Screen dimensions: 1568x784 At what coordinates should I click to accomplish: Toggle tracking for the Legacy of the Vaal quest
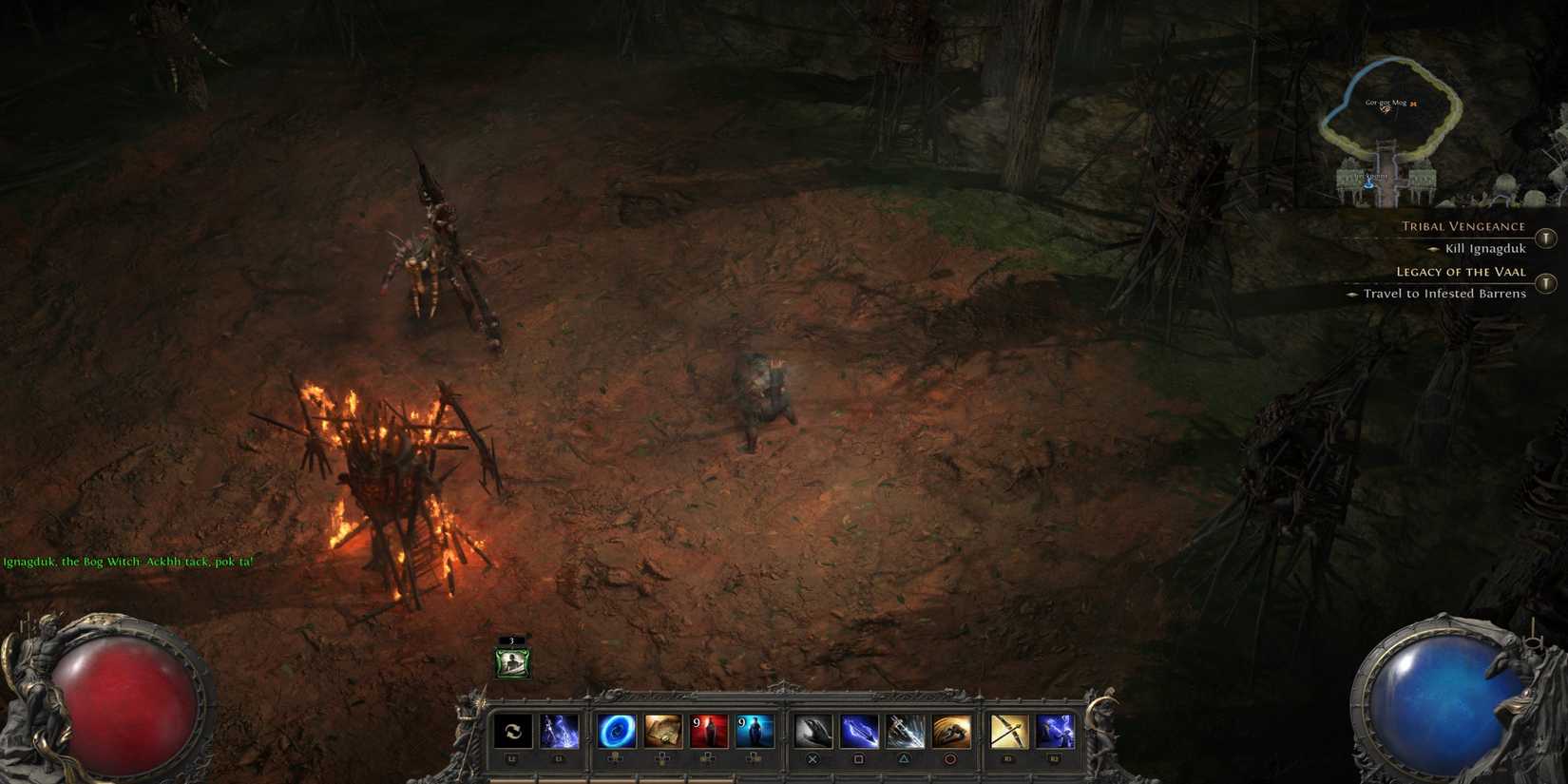click(x=1547, y=282)
